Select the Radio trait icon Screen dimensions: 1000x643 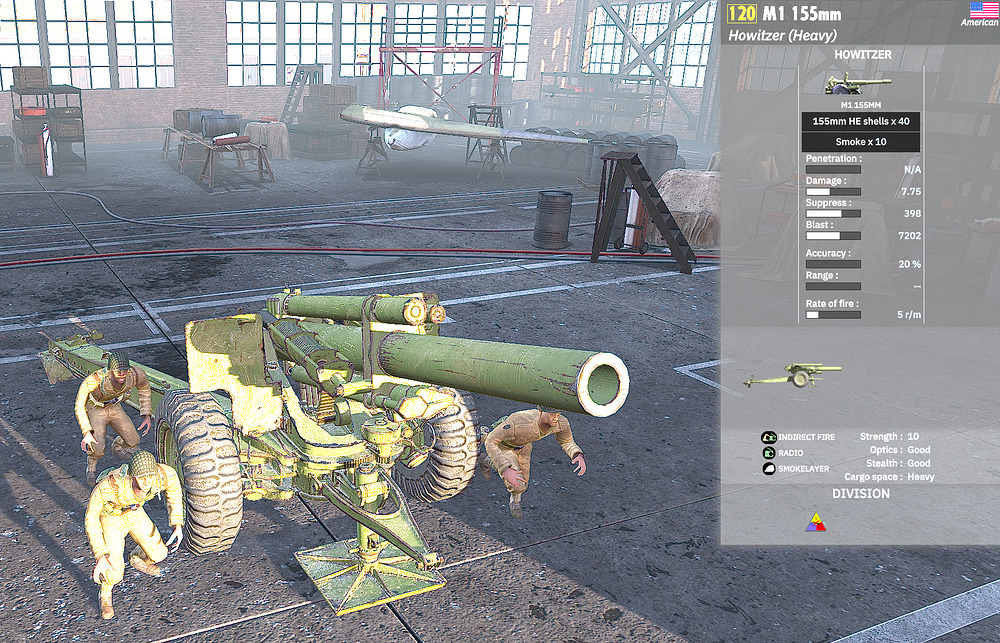click(768, 452)
